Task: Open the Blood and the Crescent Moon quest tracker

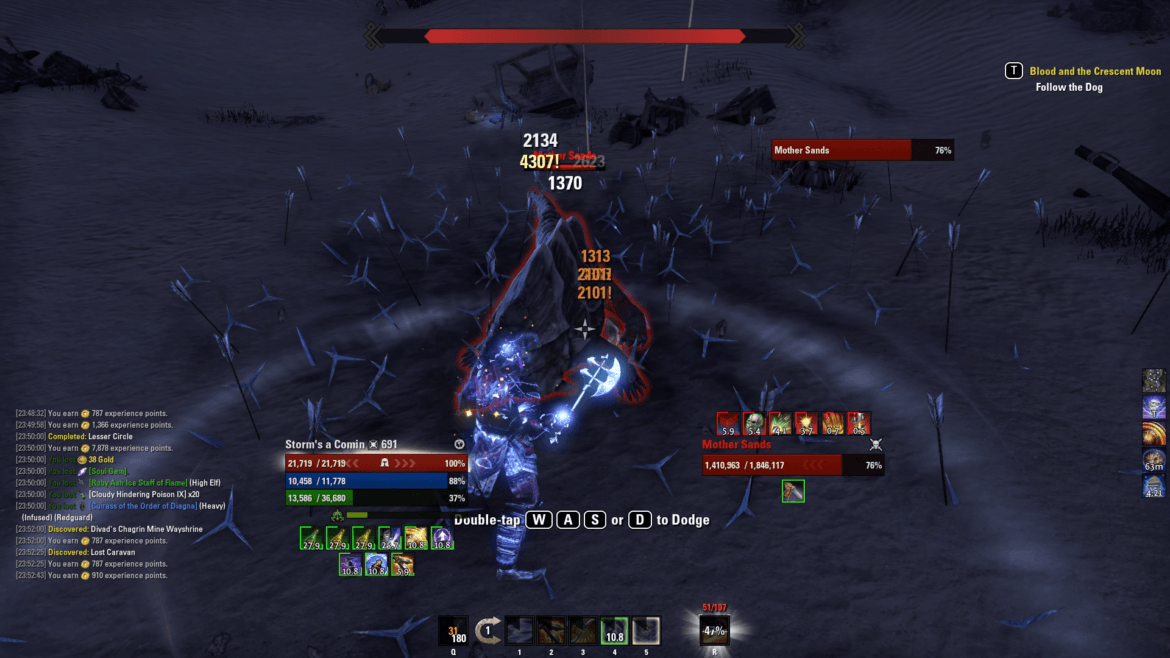Action: pos(1095,71)
